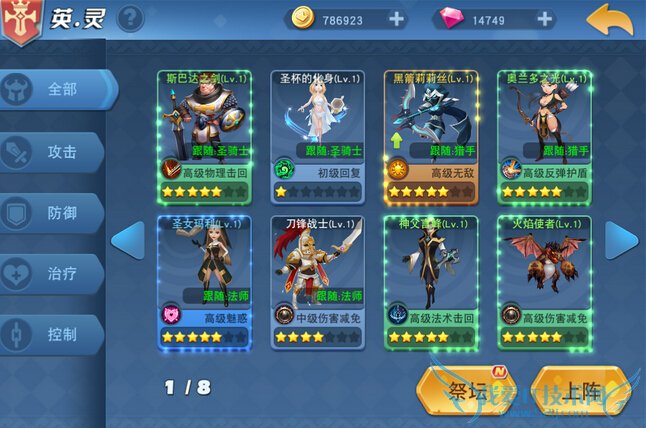Select the 斯巴达之剑 hero card

point(203,135)
